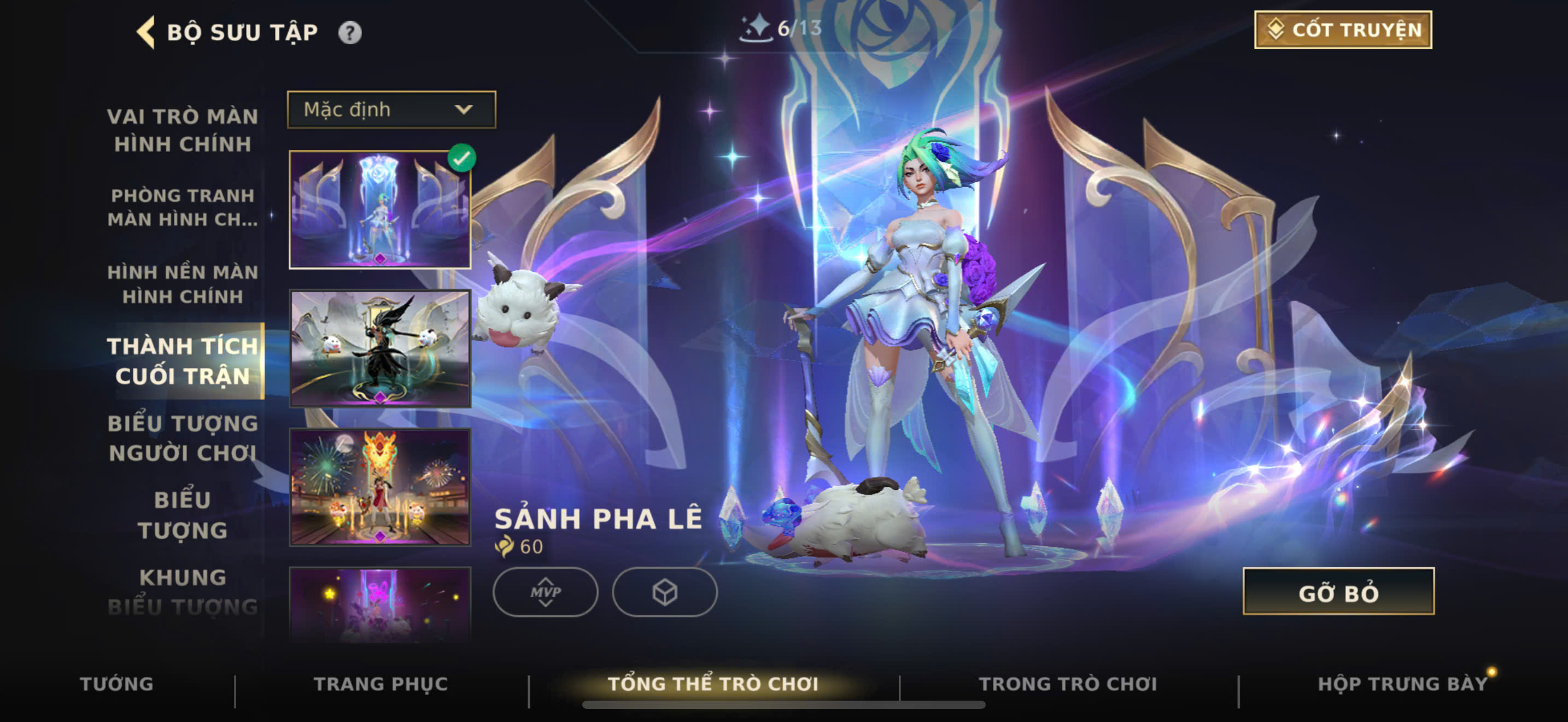Choose the dark warrior ink-painting thumbnail
This screenshot has width=1568, height=722.
tap(380, 348)
